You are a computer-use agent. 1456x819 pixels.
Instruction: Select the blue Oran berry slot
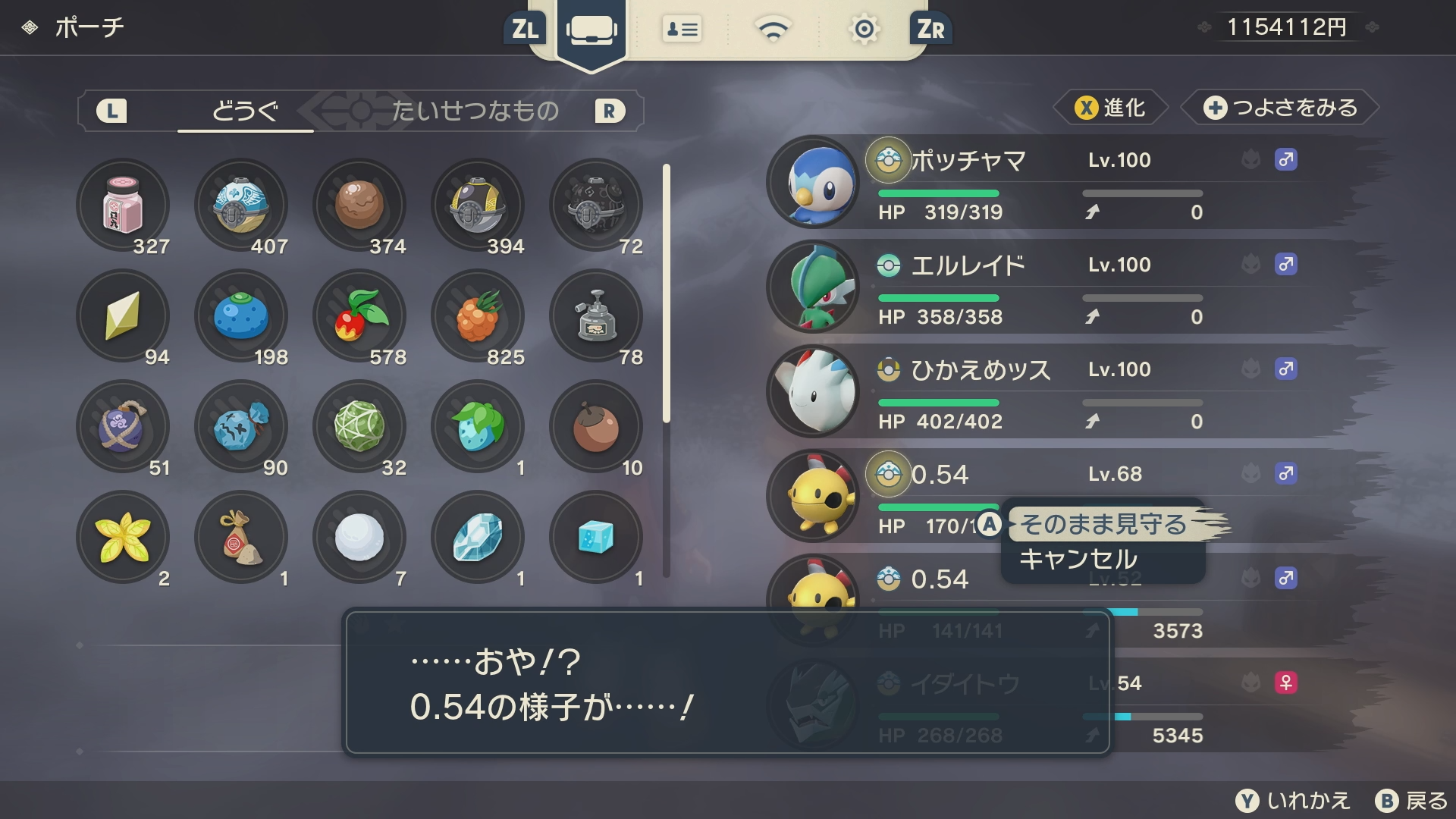(x=241, y=315)
